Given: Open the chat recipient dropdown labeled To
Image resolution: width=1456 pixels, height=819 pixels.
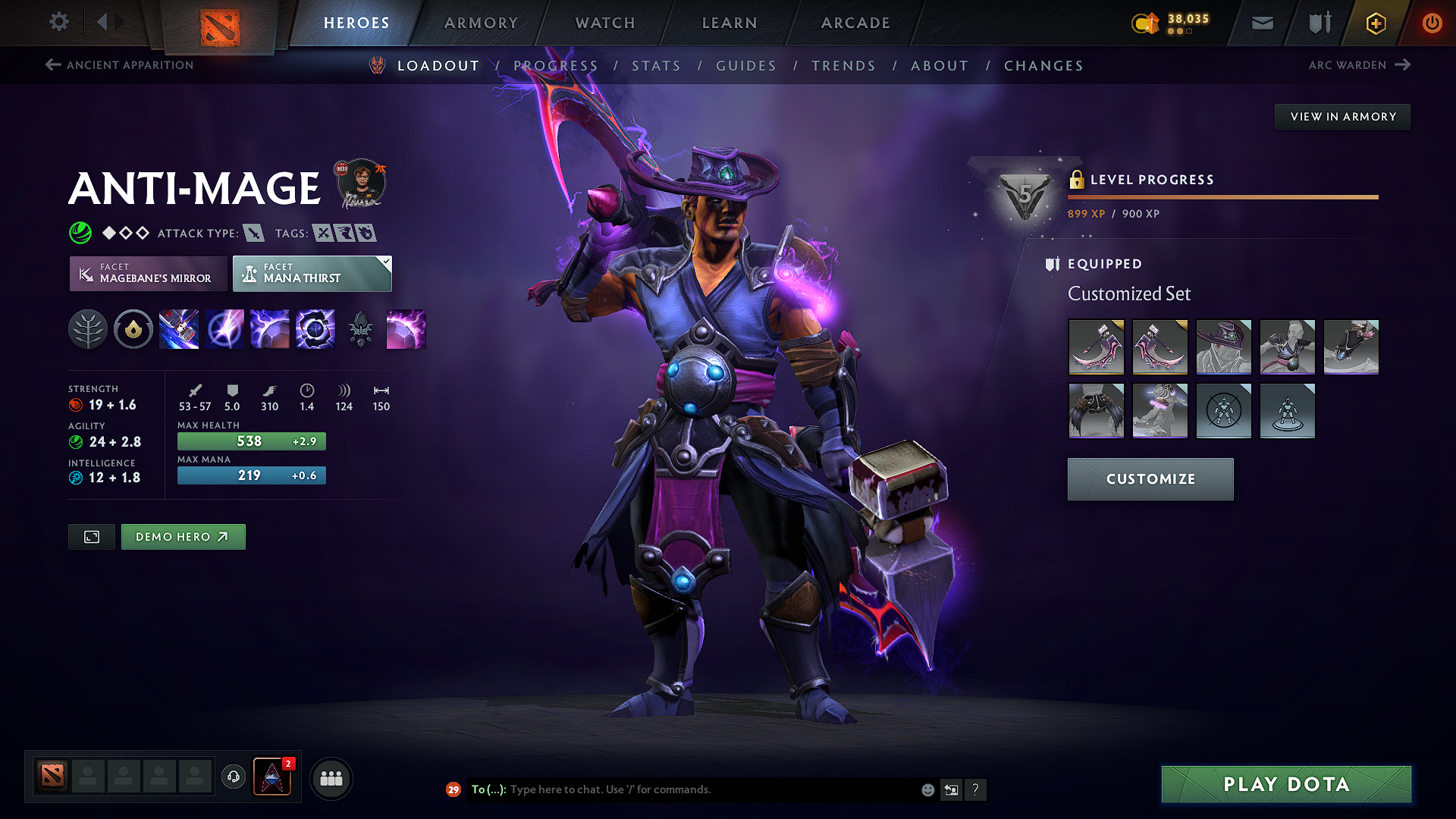Looking at the screenshot, I should coord(489,789).
